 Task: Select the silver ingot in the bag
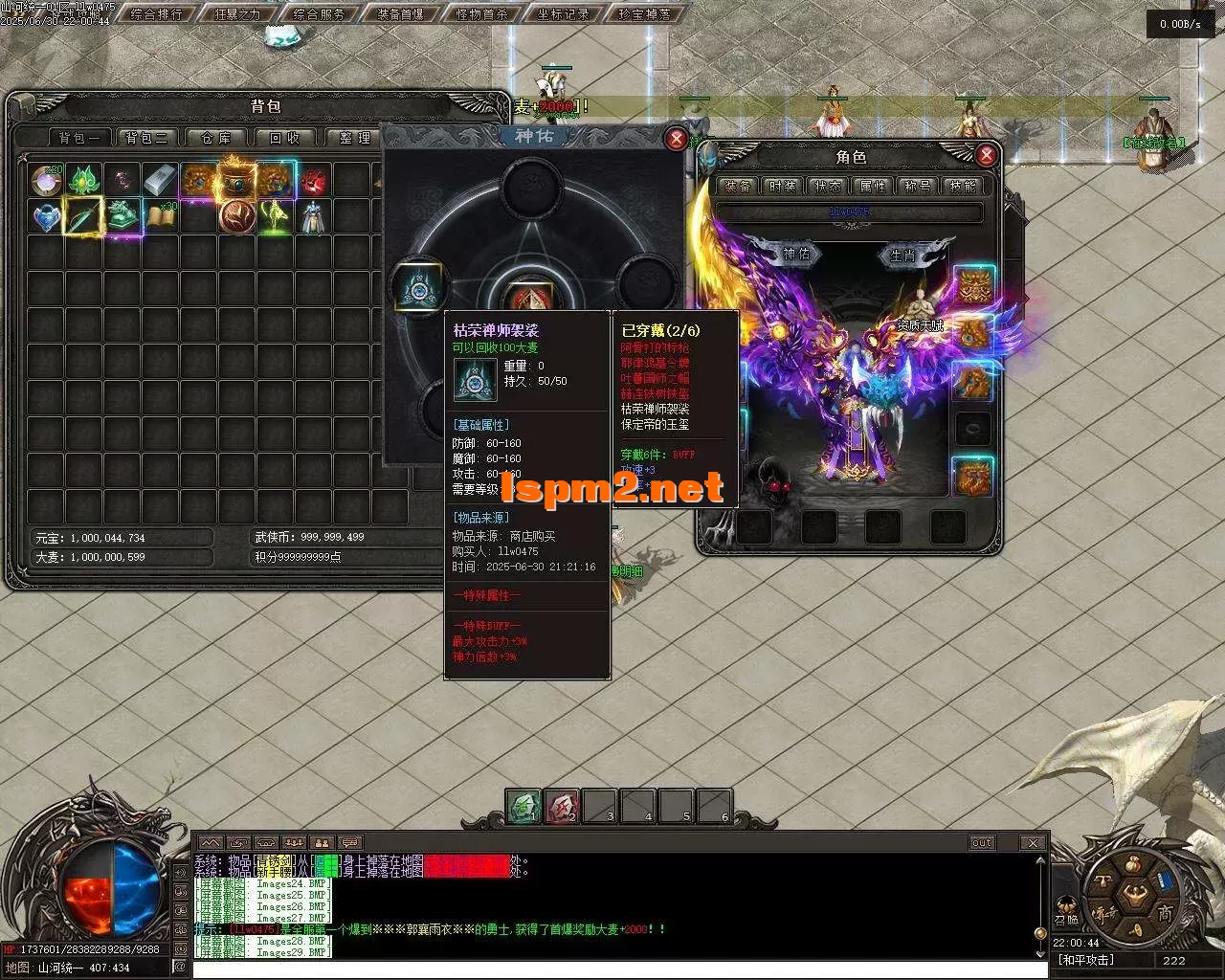[160, 179]
